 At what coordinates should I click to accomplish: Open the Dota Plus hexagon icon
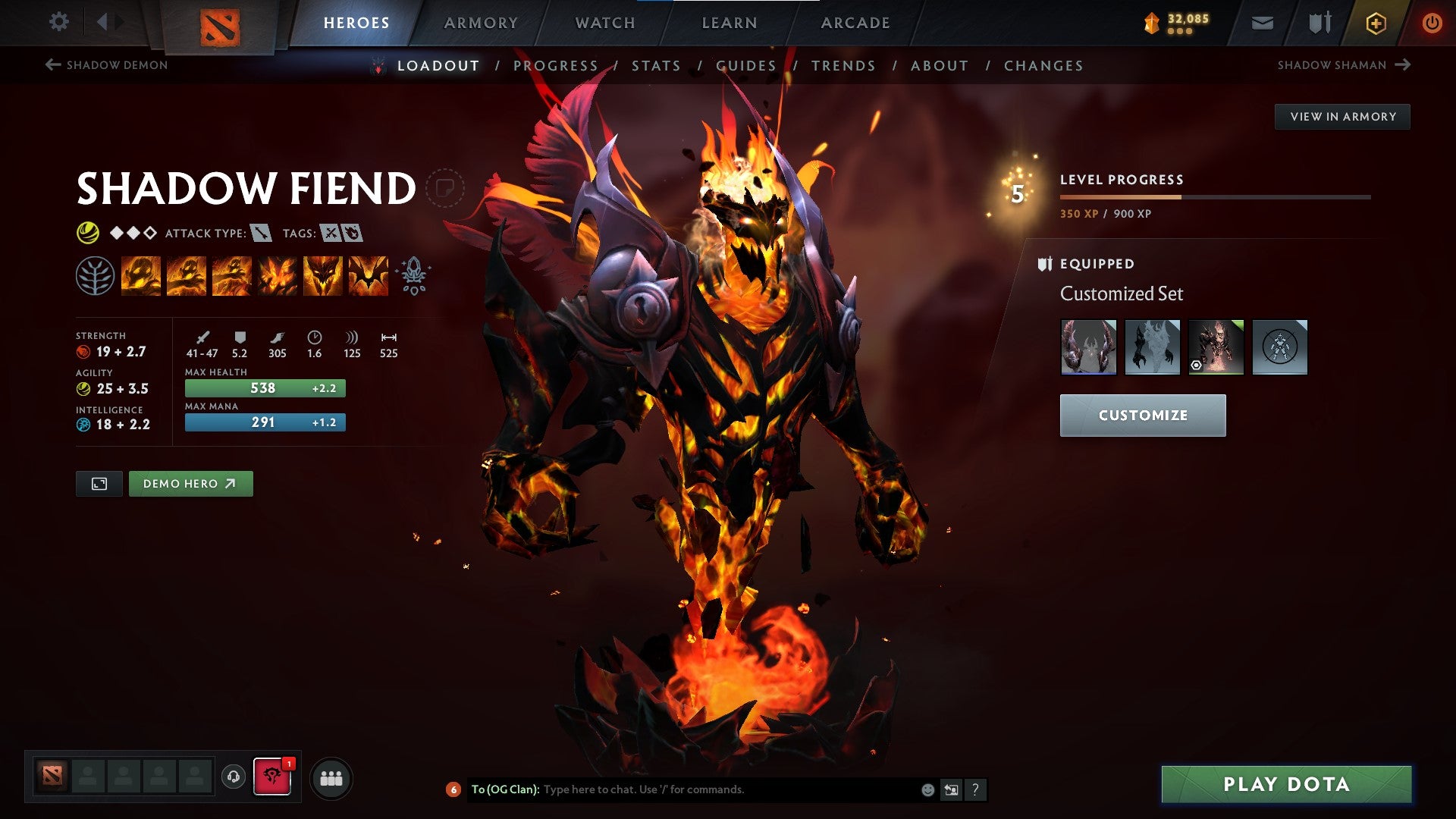pos(1376,23)
